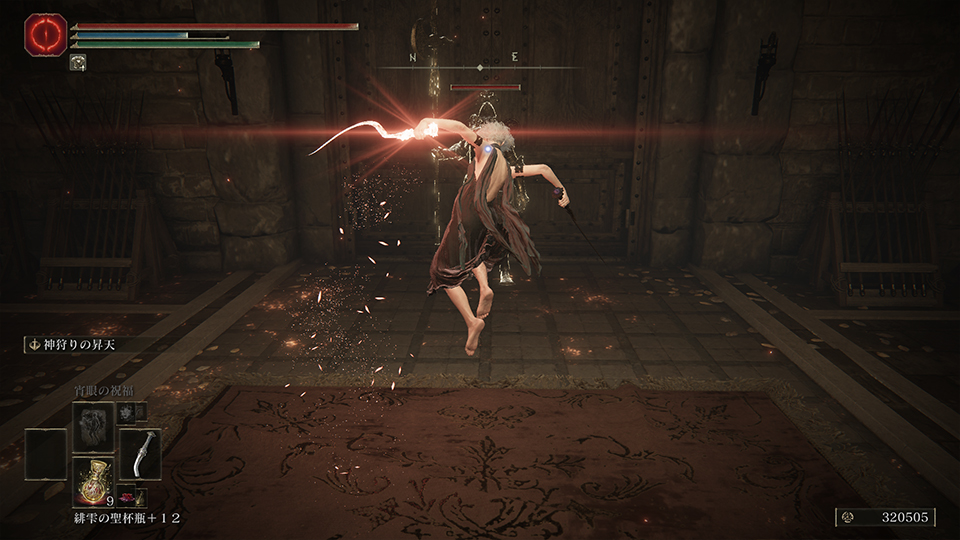
Task: Click the red Great Rune emblem icon
Action: [45, 33]
